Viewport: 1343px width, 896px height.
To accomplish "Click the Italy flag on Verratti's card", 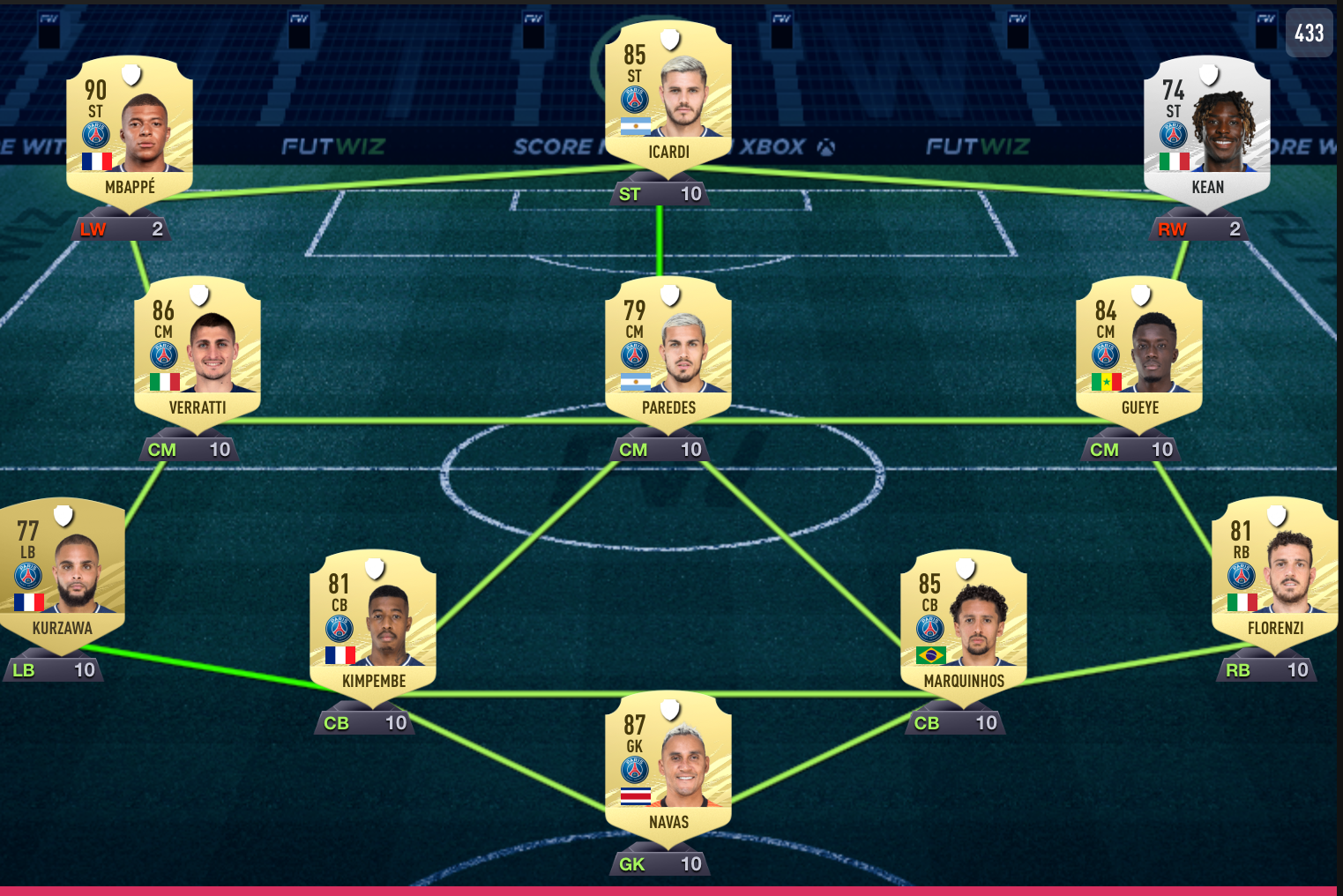I will 167,383.
